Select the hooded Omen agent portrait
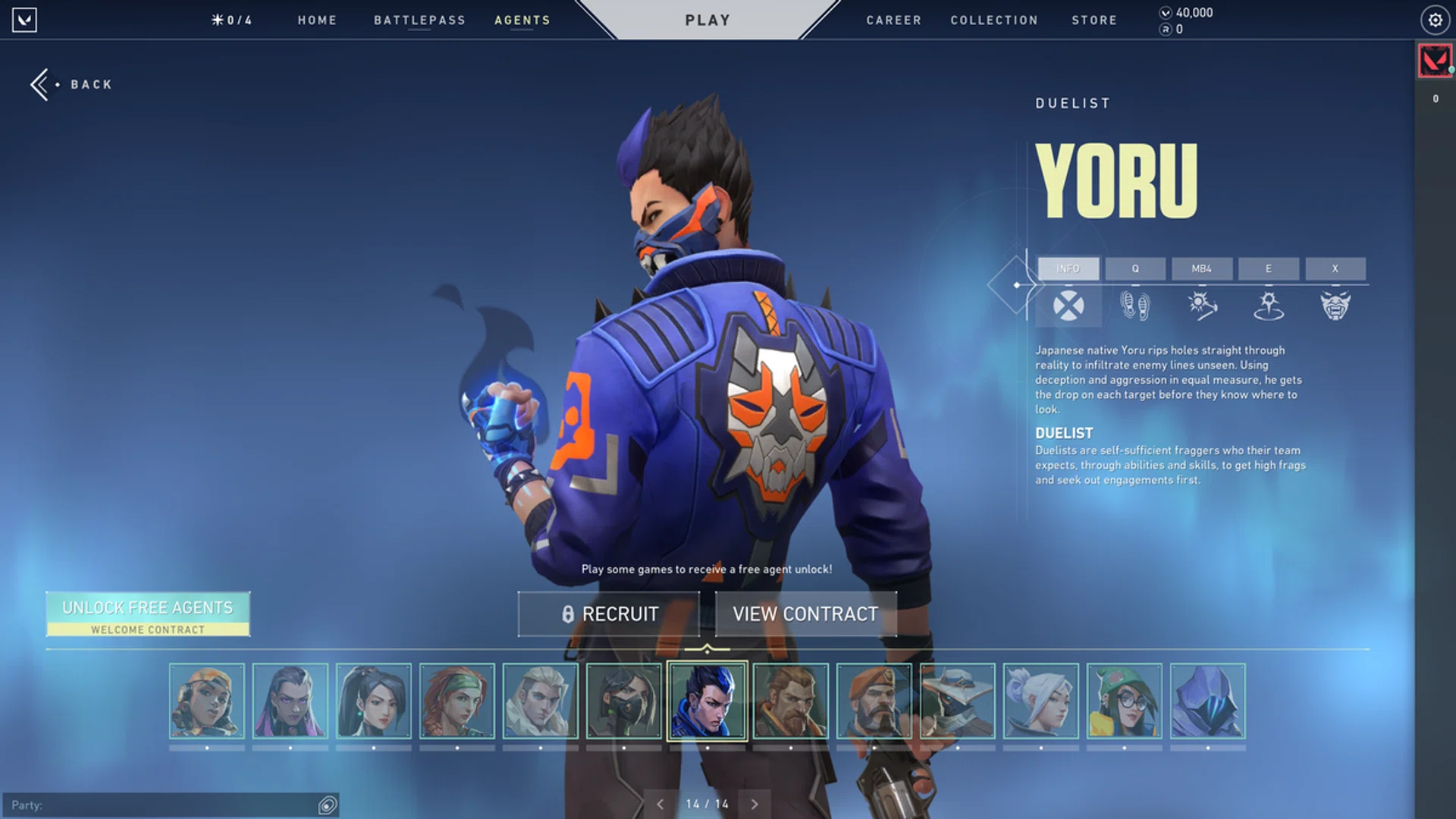Viewport: 1456px width, 819px height. (x=1207, y=701)
